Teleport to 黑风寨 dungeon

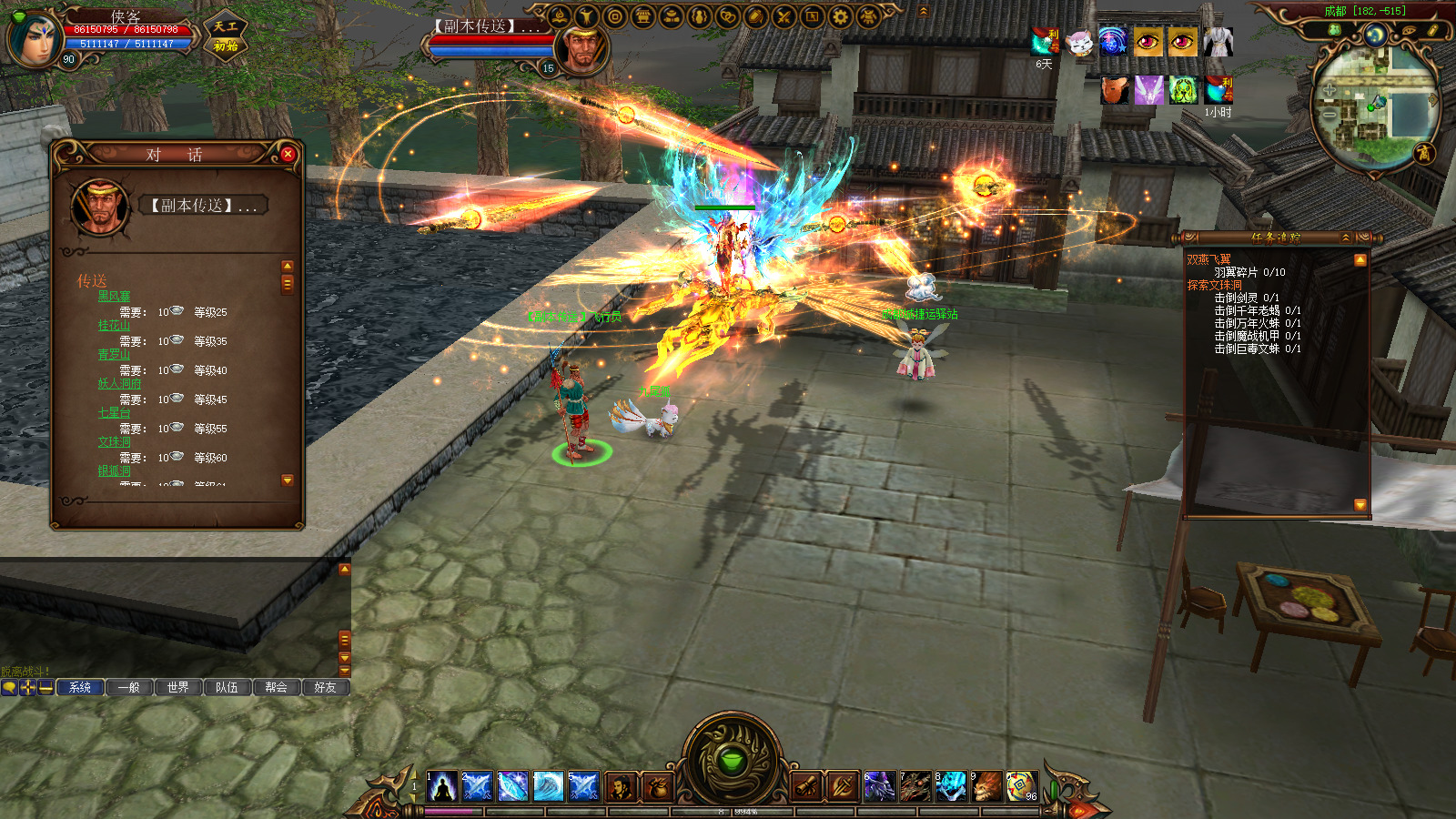pyautogui.click(x=115, y=297)
